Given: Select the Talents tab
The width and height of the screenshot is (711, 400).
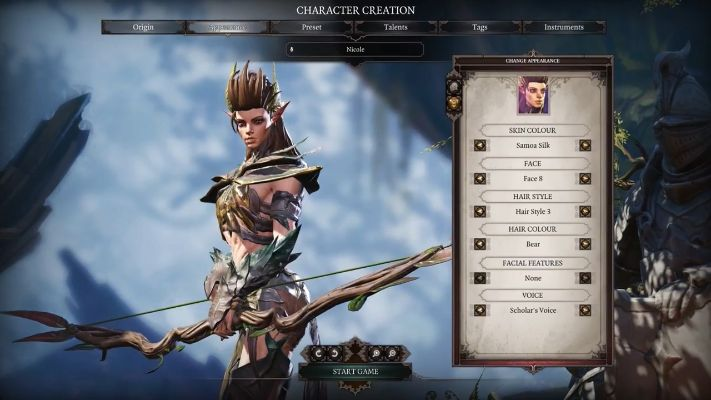Looking at the screenshot, I should point(395,27).
